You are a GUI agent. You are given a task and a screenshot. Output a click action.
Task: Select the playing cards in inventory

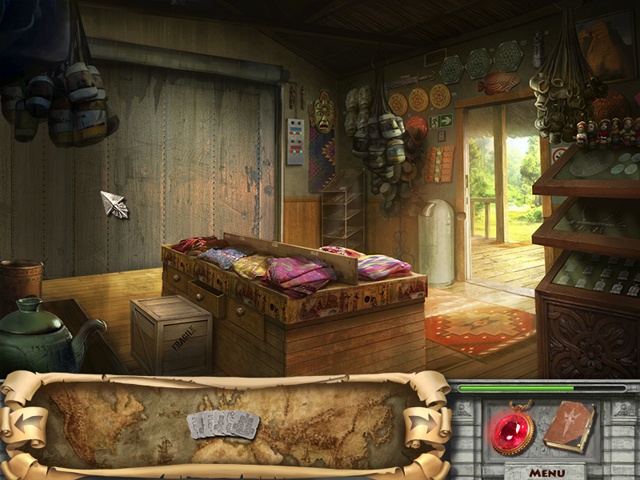click(x=222, y=425)
